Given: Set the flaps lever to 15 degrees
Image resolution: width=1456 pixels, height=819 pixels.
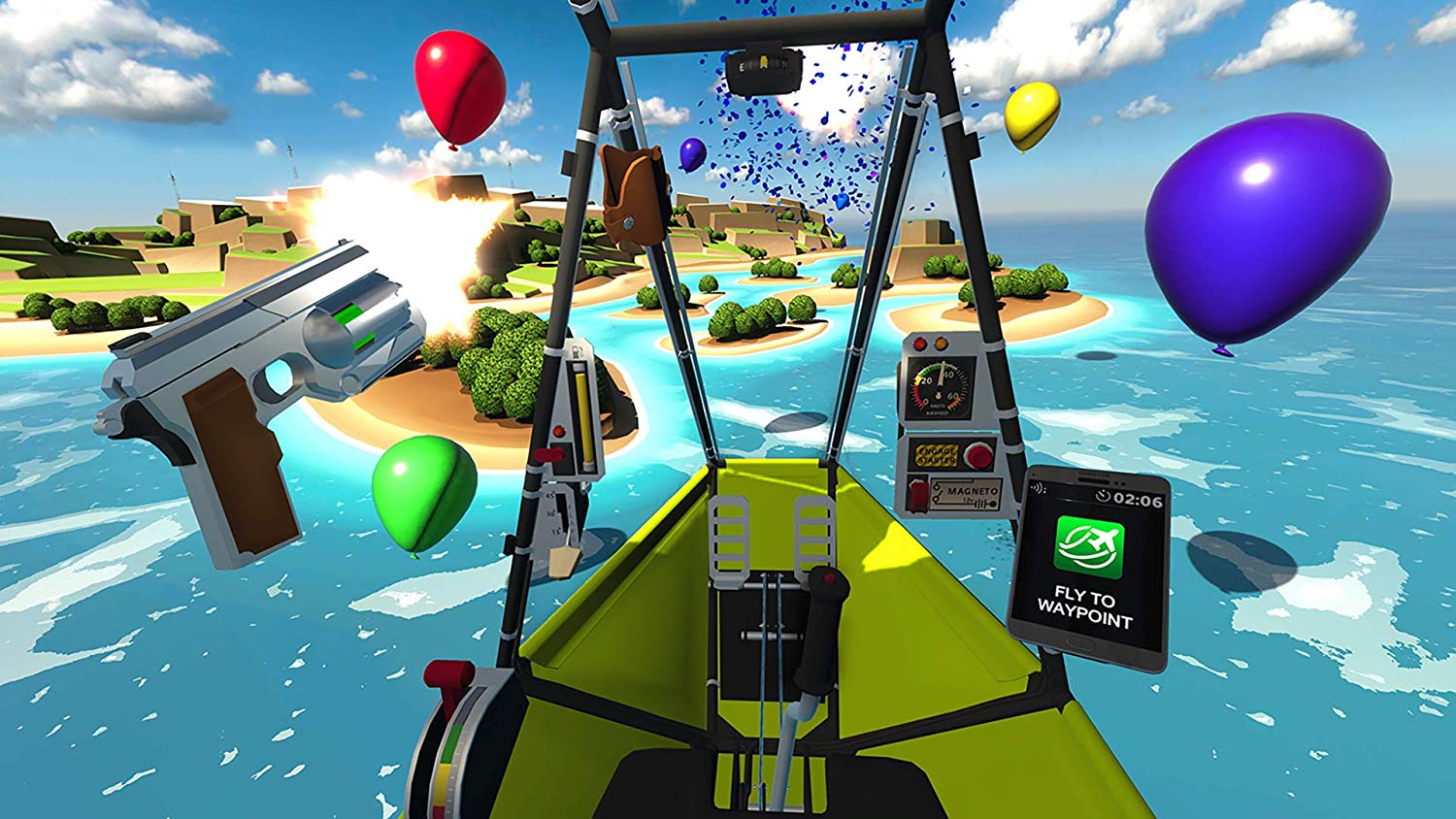Looking at the screenshot, I should coord(556,532).
